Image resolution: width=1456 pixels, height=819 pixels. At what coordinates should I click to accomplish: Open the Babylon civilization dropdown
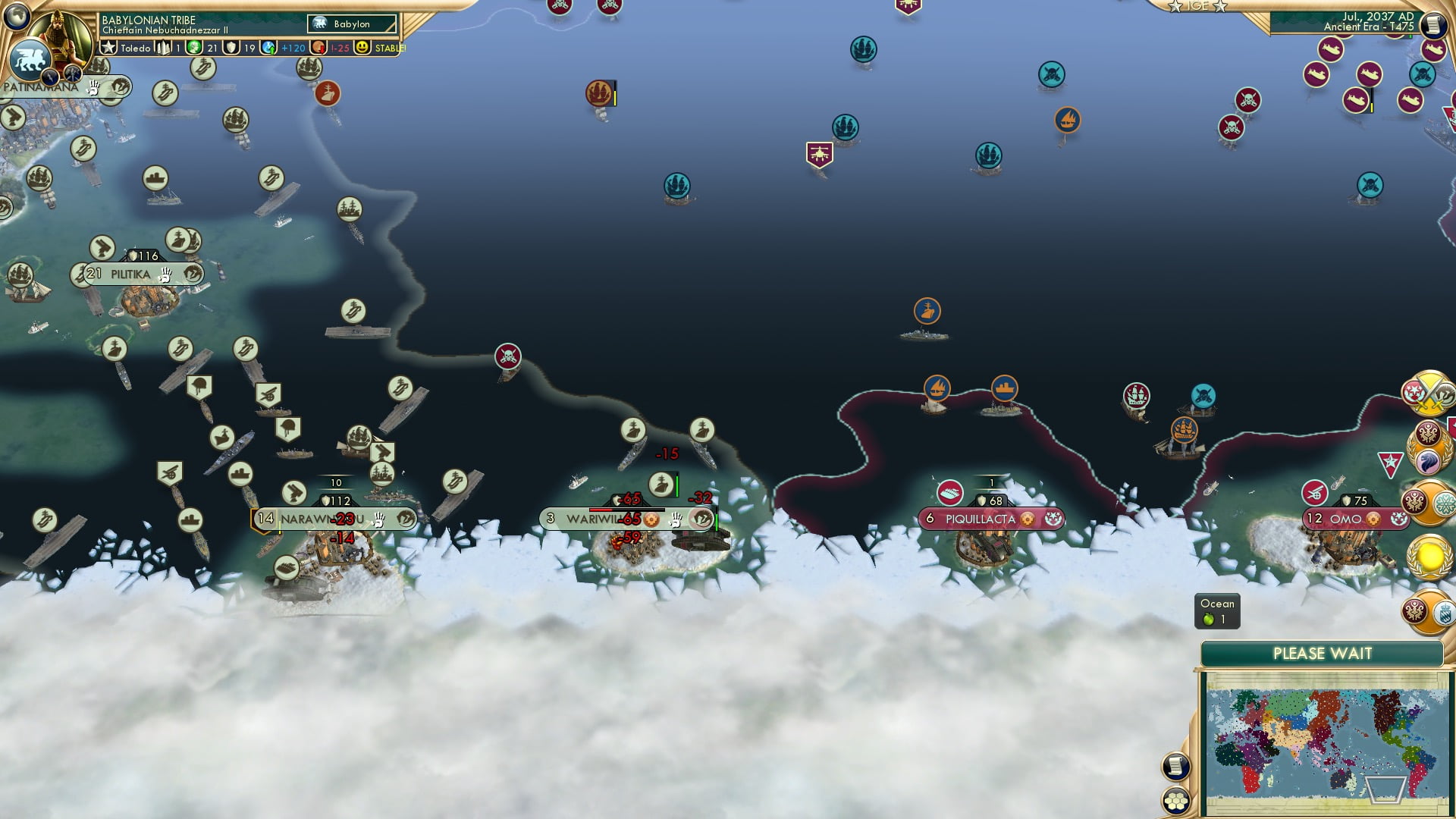pos(352,24)
